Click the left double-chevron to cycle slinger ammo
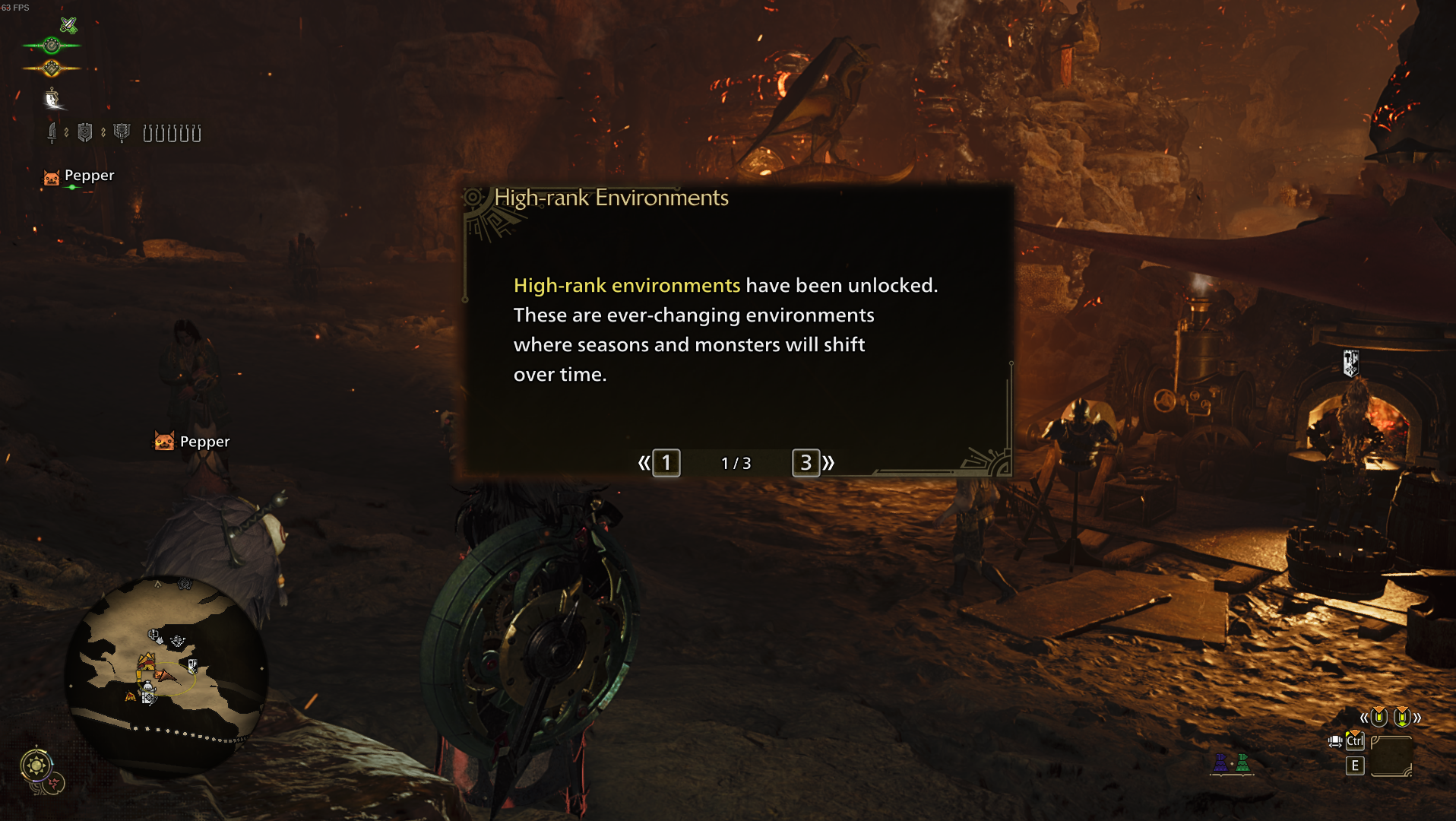This screenshot has height=821, width=1456. (x=1363, y=718)
